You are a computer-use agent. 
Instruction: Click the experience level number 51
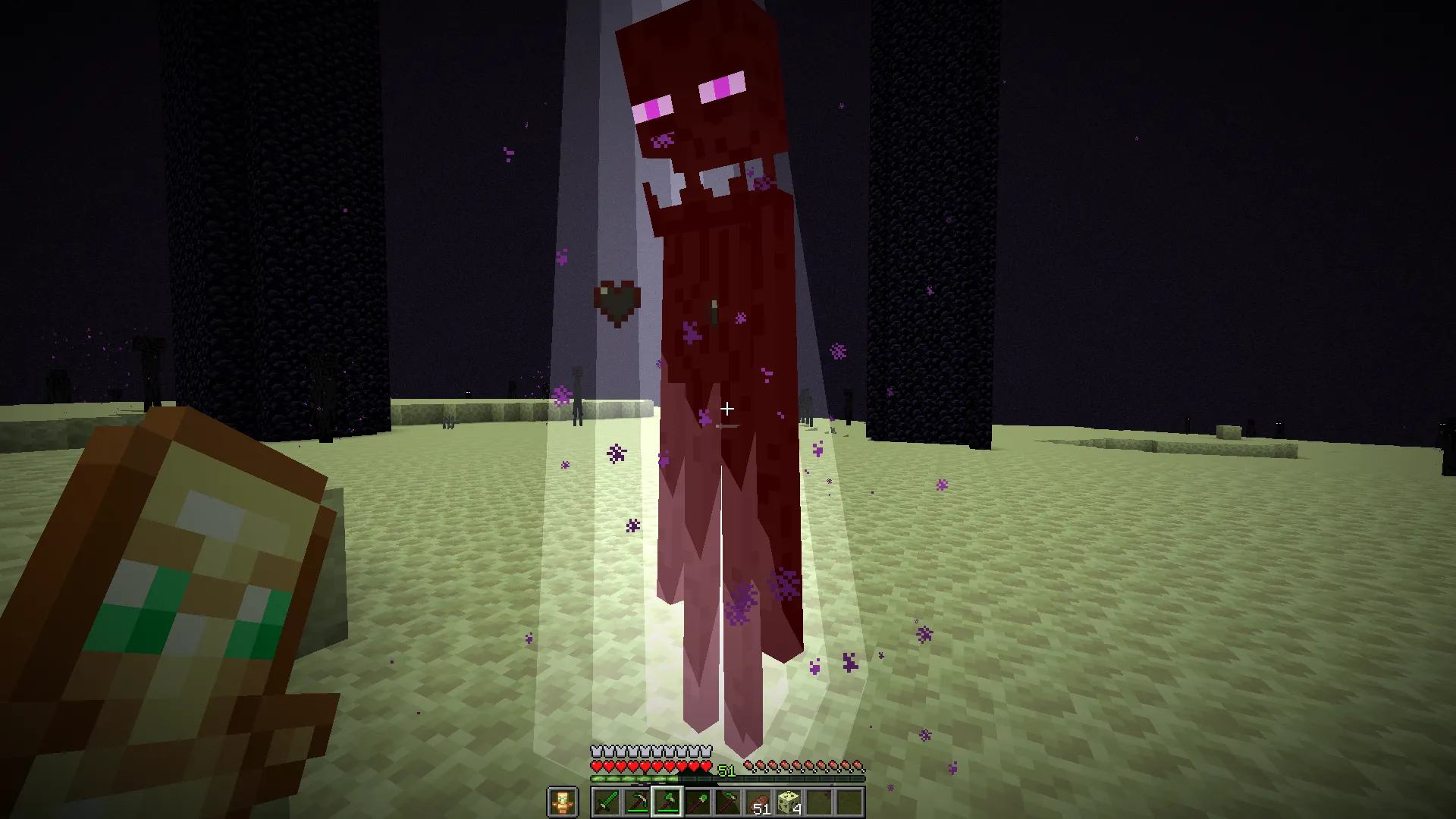coord(726,770)
